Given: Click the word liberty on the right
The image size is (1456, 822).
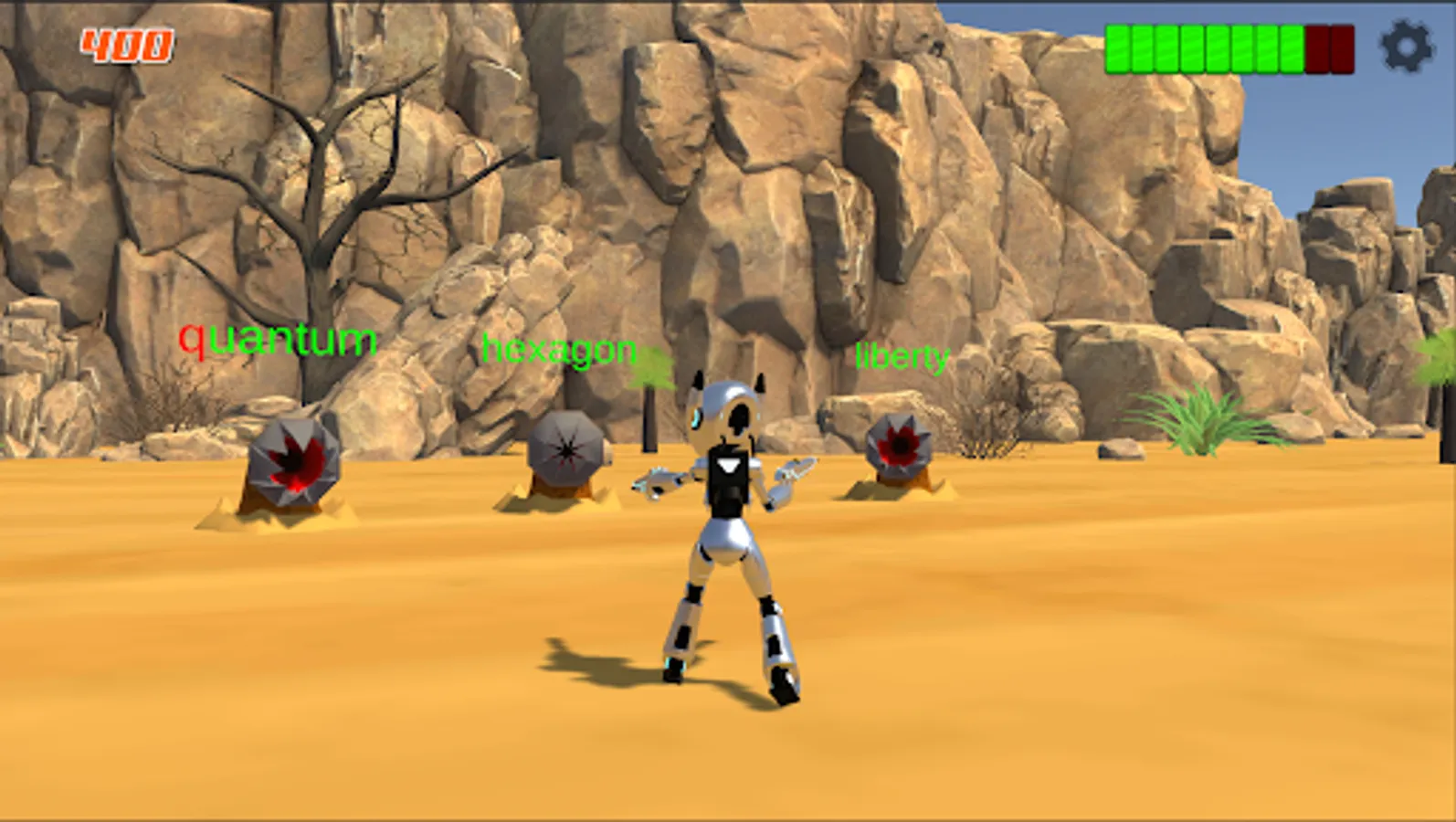Looking at the screenshot, I should (x=902, y=356).
